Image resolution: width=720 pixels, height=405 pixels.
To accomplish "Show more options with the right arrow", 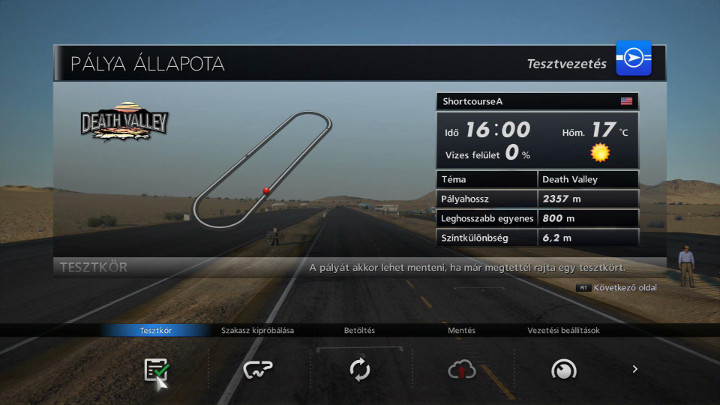I will click(634, 369).
